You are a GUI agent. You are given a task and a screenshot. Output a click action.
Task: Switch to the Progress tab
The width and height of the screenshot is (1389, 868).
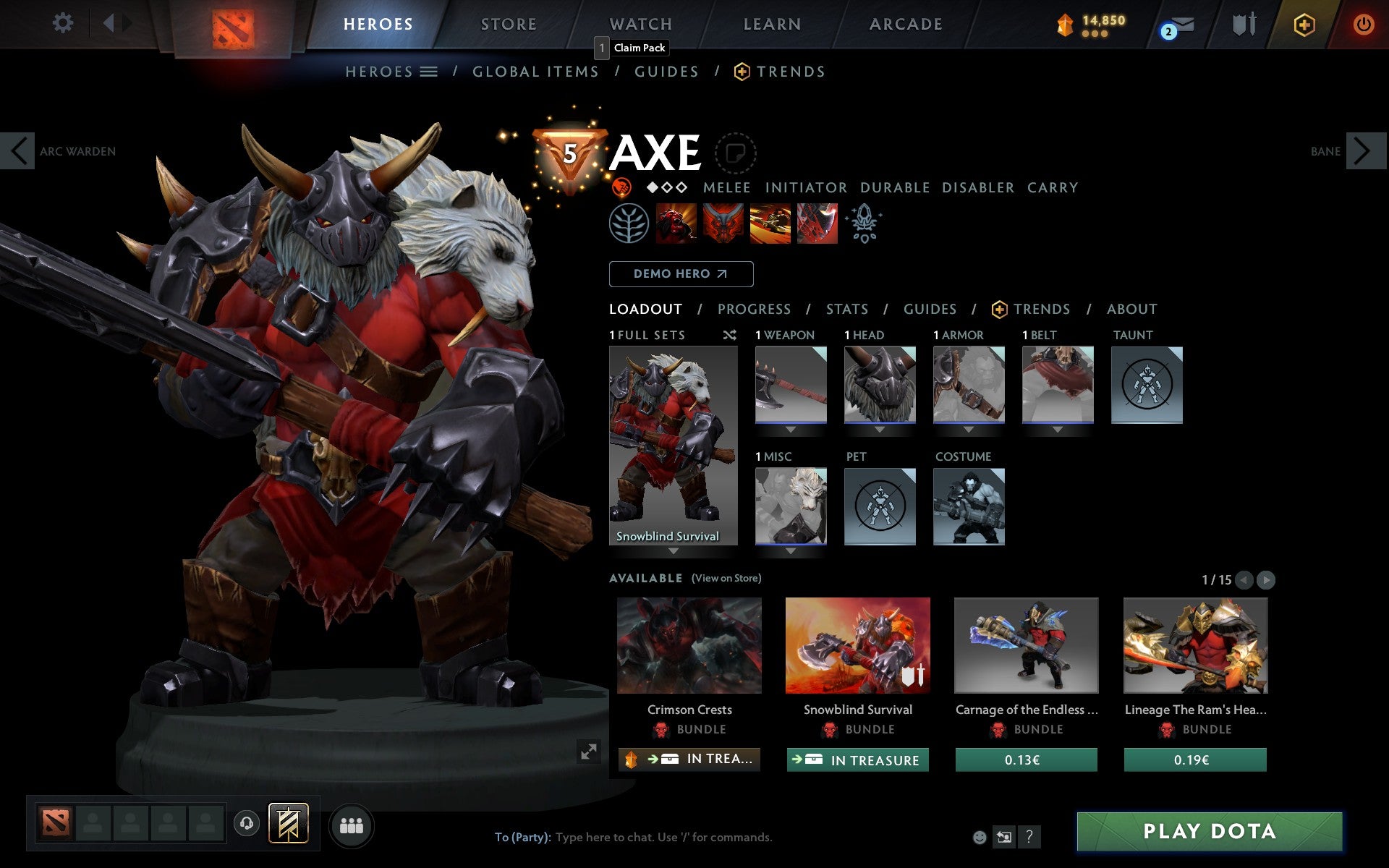coord(754,309)
